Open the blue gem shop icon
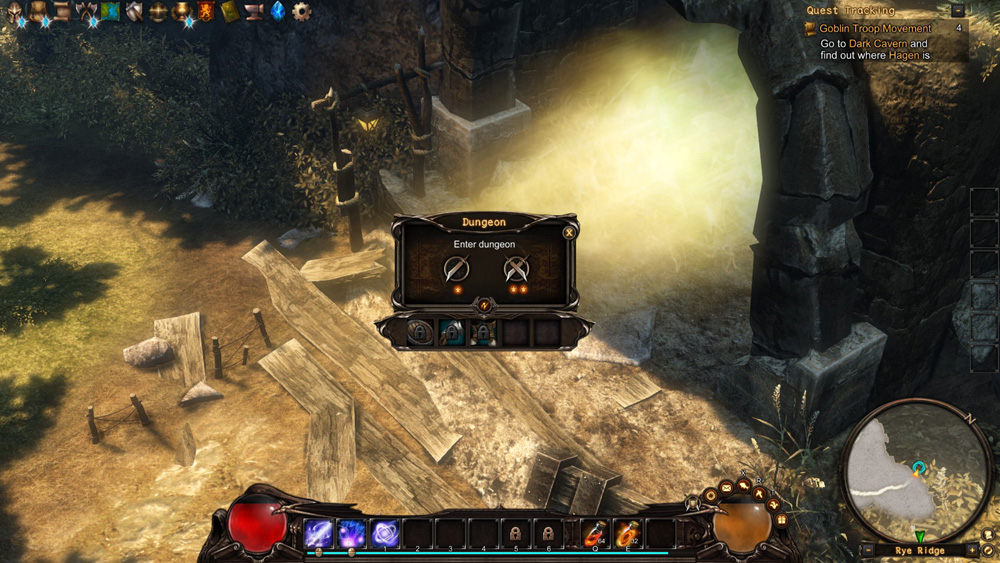The height and width of the screenshot is (563, 1000). [x=277, y=11]
